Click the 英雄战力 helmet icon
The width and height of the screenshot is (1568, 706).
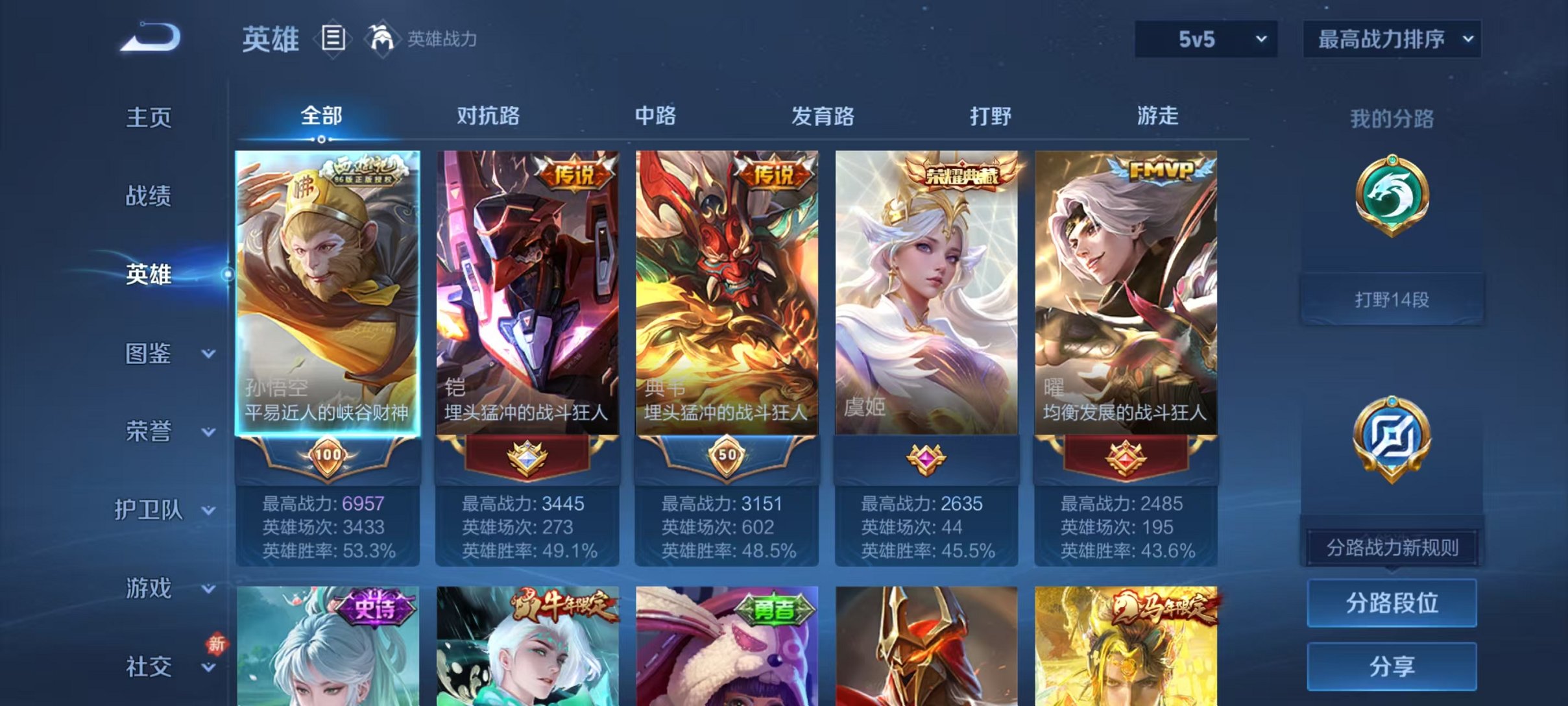tap(383, 39)
